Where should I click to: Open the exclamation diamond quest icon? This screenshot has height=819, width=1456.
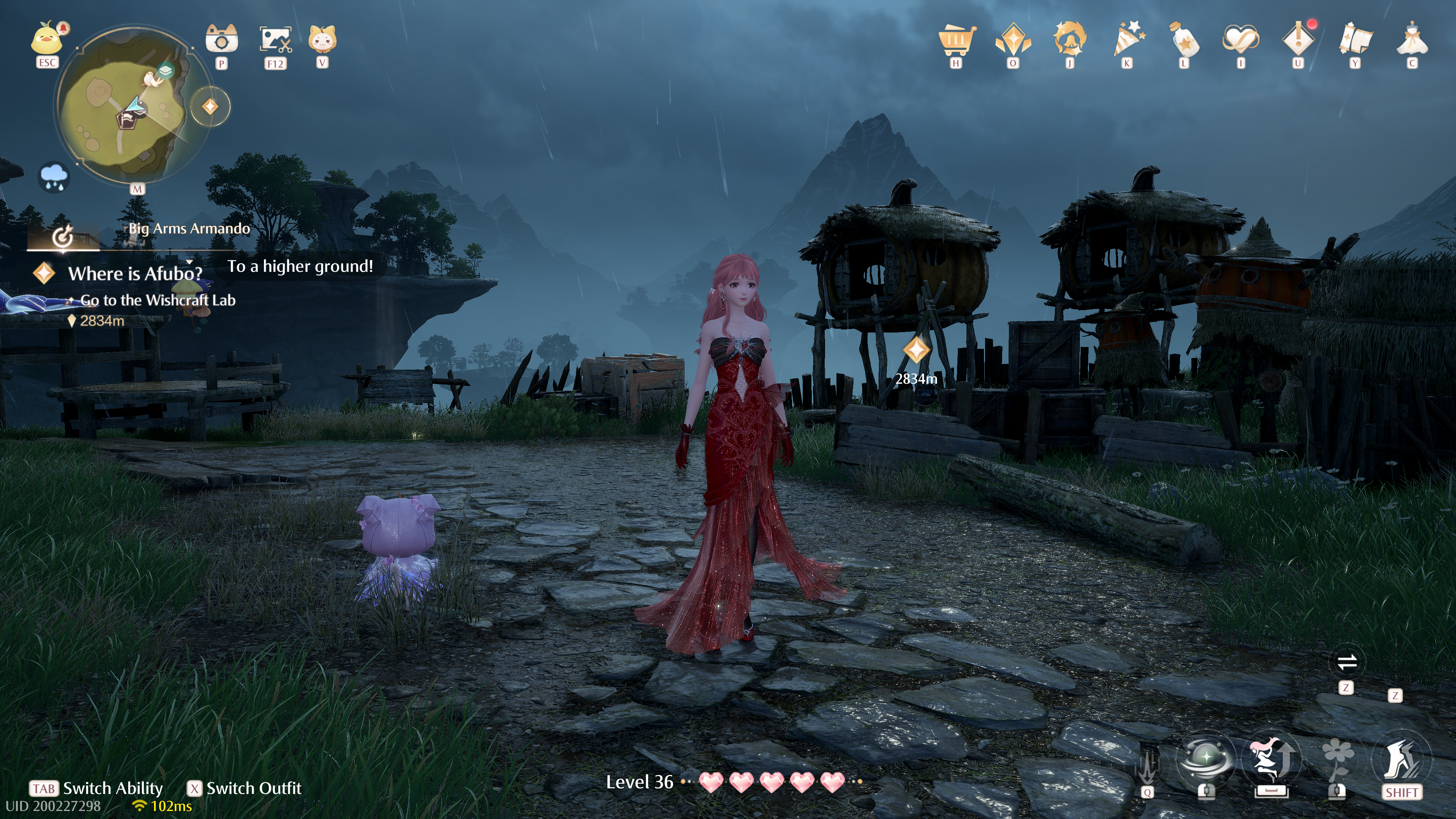[1298, 39]
